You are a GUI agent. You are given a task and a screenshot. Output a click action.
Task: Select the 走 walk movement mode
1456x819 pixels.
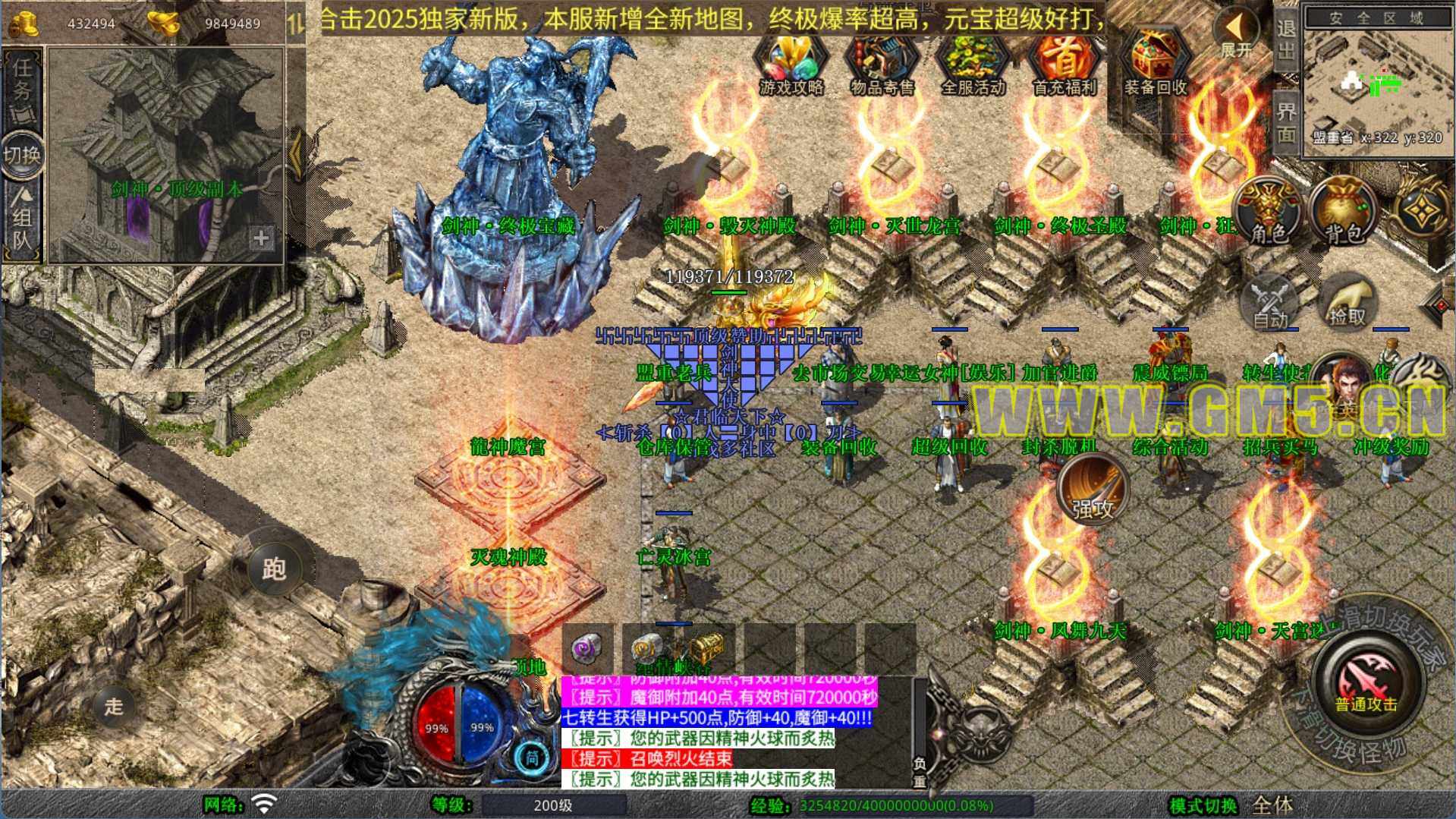(114, 706)
